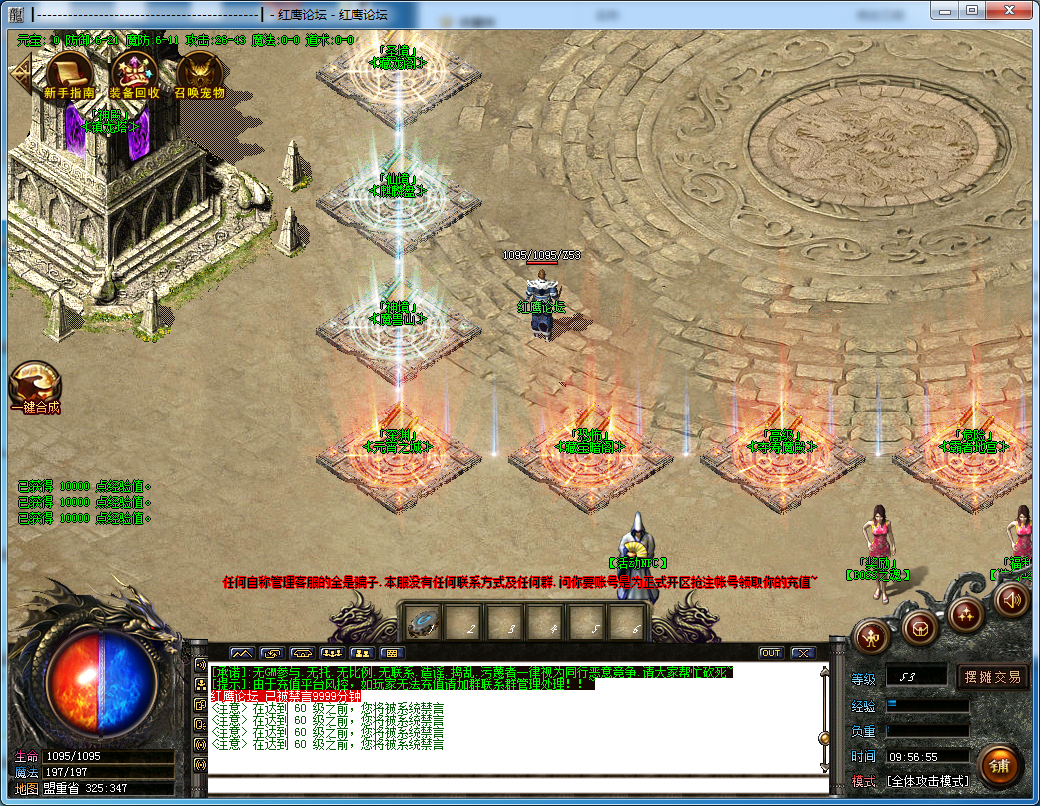Open the 新手指南 beginner guide scroll
Screen dimensions: 1040x806
tap(69, 71)
